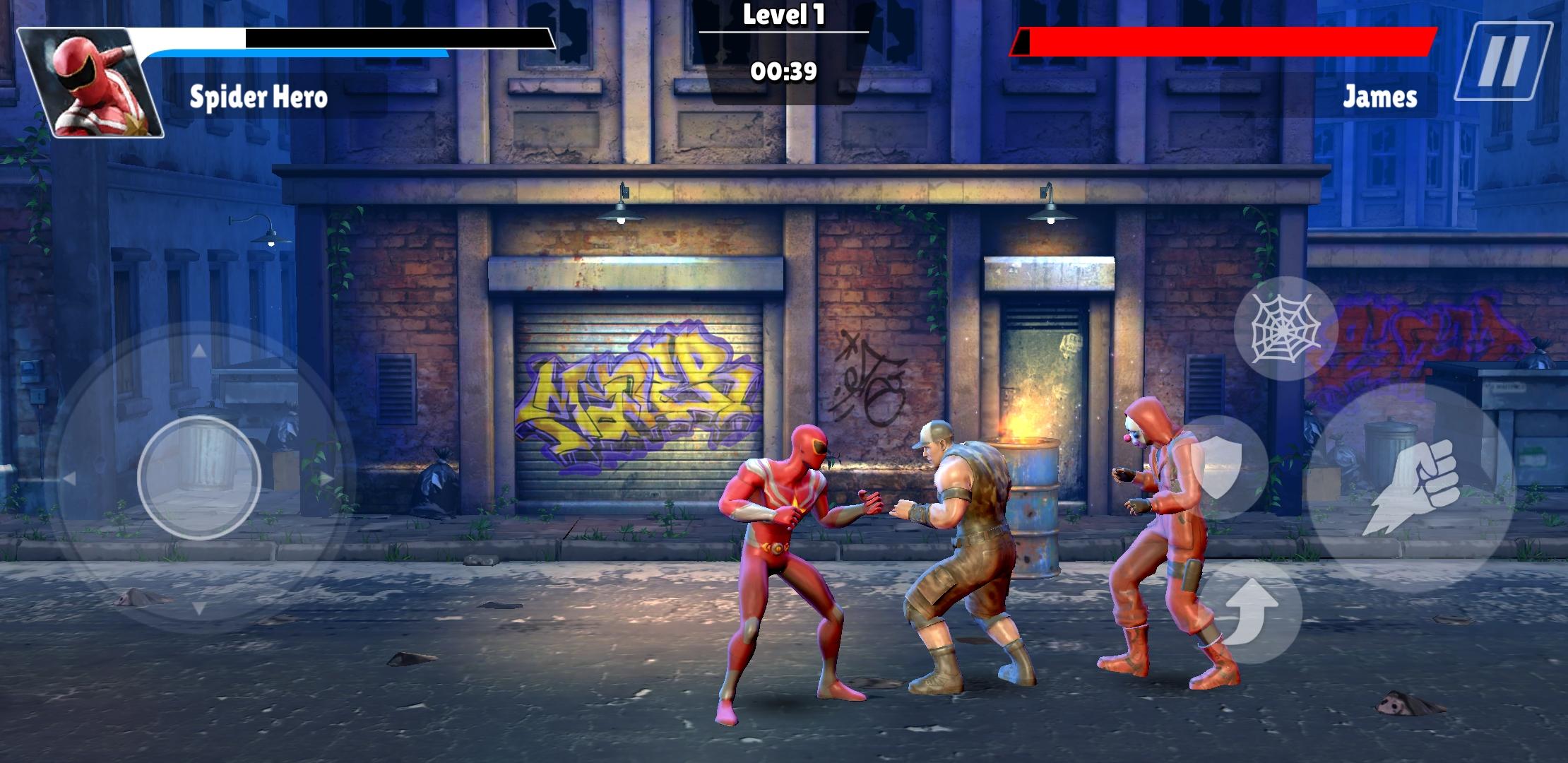This screenshot has width=1568, height=763.
Task: Tap the Level 1 header label
Action: click(x=783, y=14)
